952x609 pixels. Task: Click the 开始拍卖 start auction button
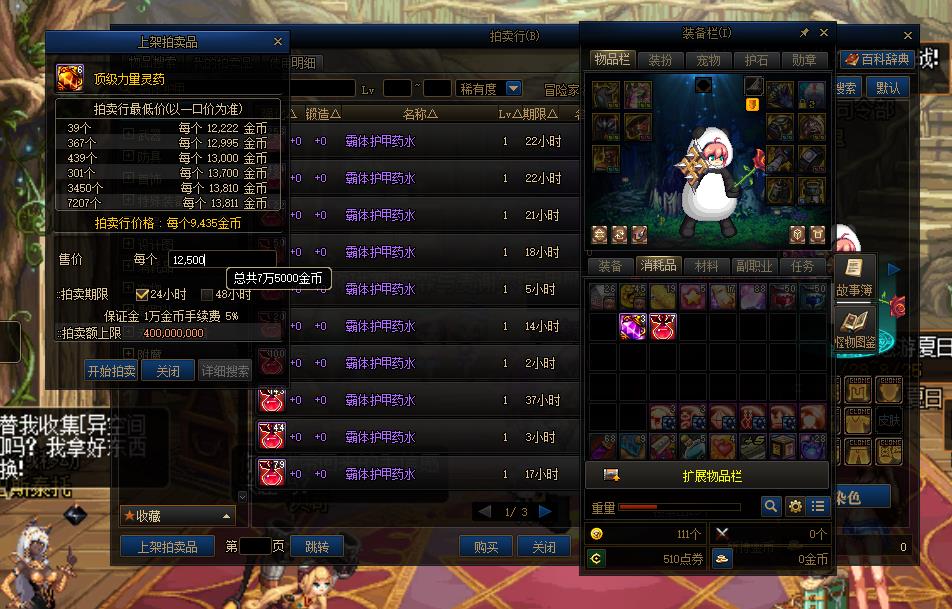(x=111, y=371)
